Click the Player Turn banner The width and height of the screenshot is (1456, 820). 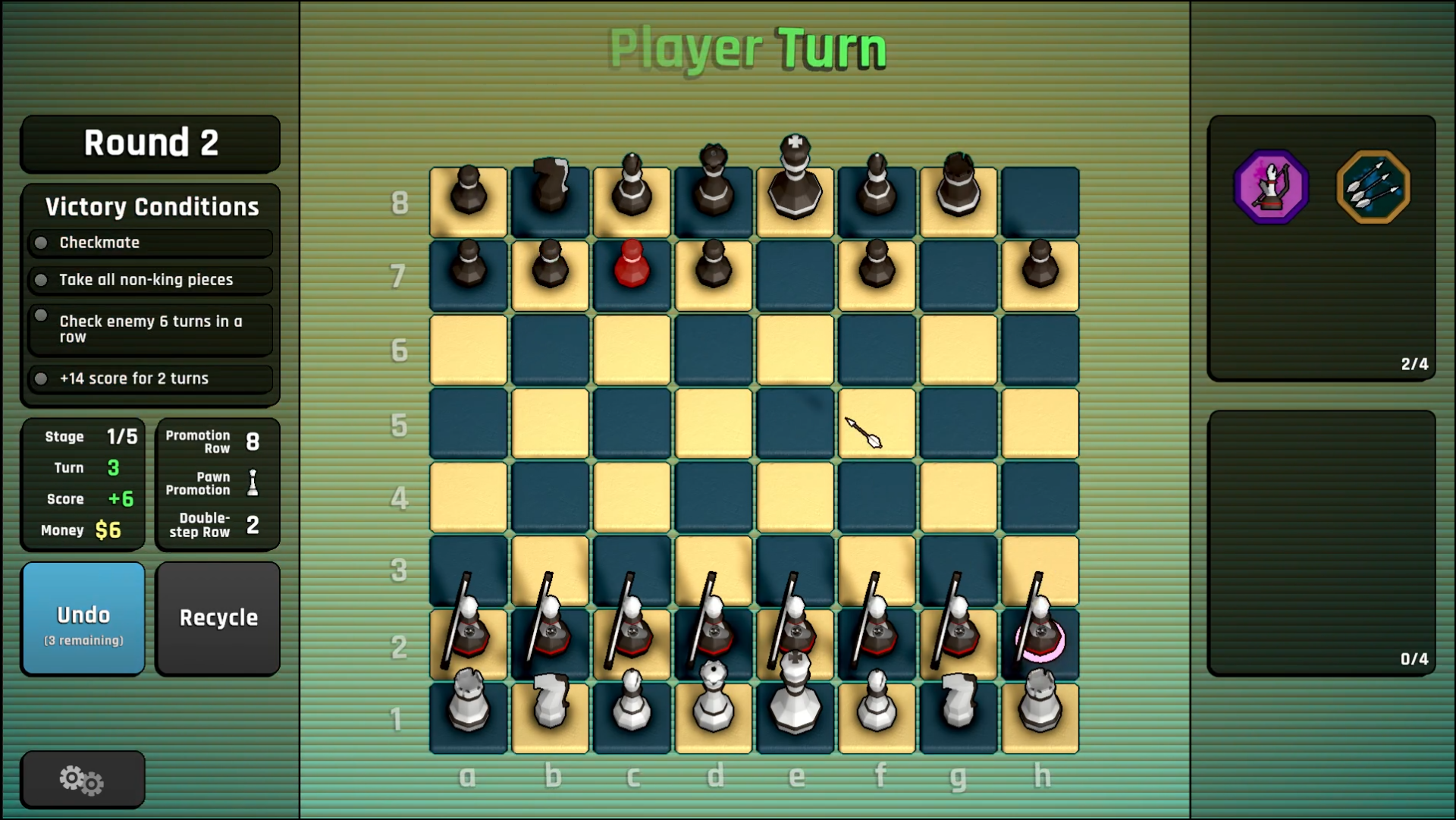coord(748,47)
